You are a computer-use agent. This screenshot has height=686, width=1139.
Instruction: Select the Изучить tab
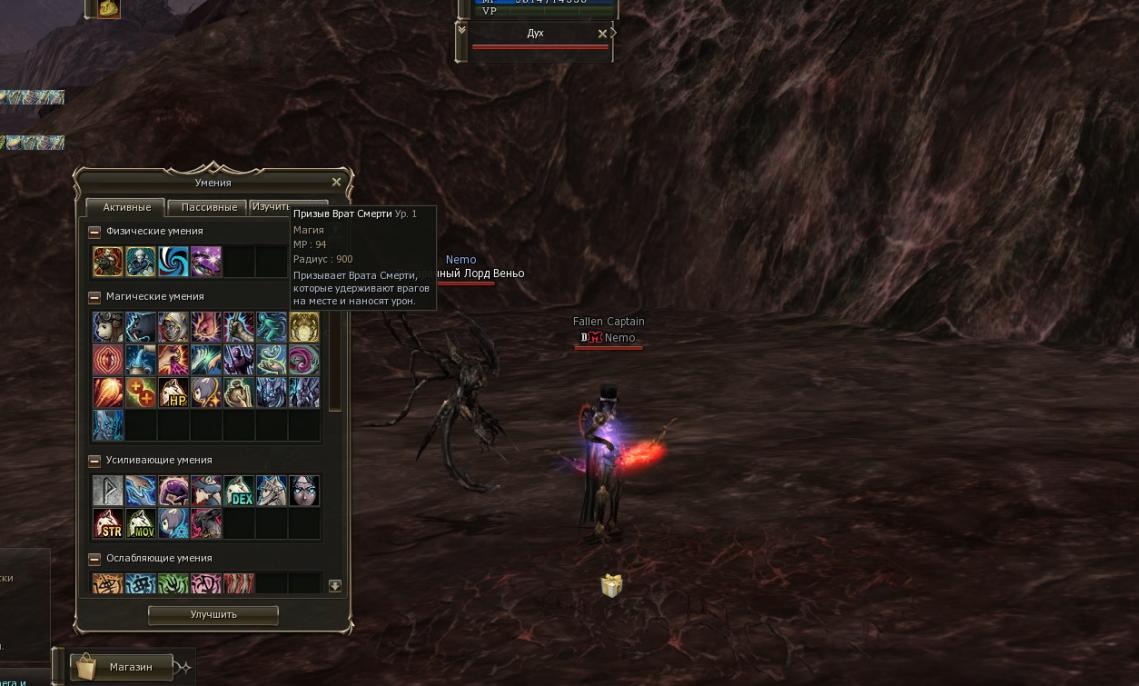(270, 206)
